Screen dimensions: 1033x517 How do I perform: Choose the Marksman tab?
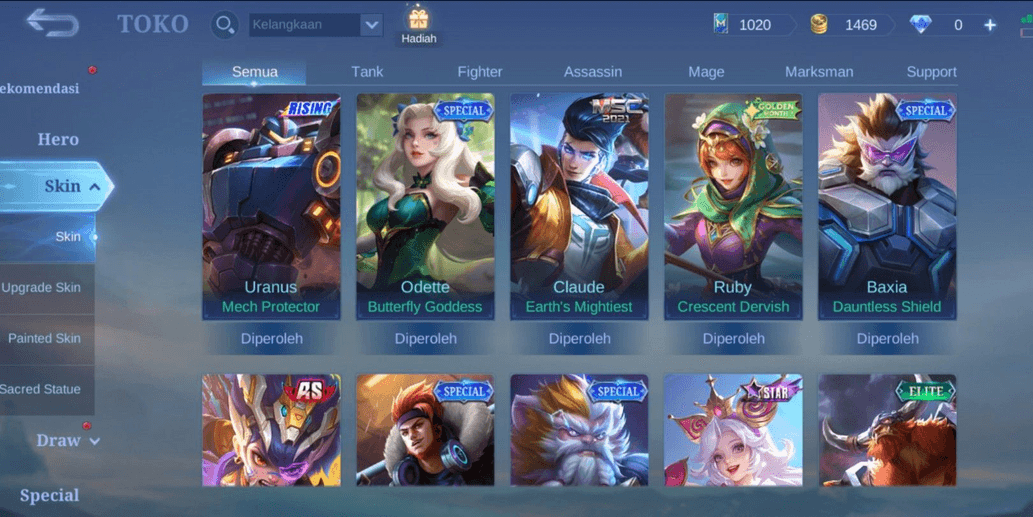click(x=819, y=72)
